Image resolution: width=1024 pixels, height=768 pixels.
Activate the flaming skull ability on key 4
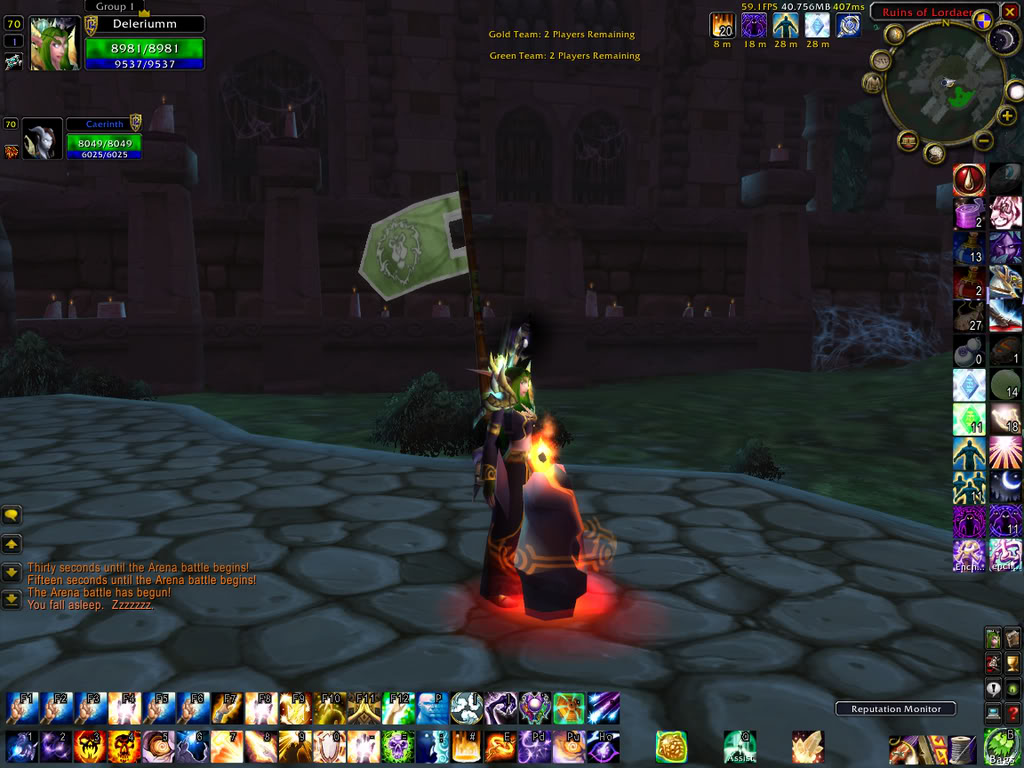click(123, 746)
